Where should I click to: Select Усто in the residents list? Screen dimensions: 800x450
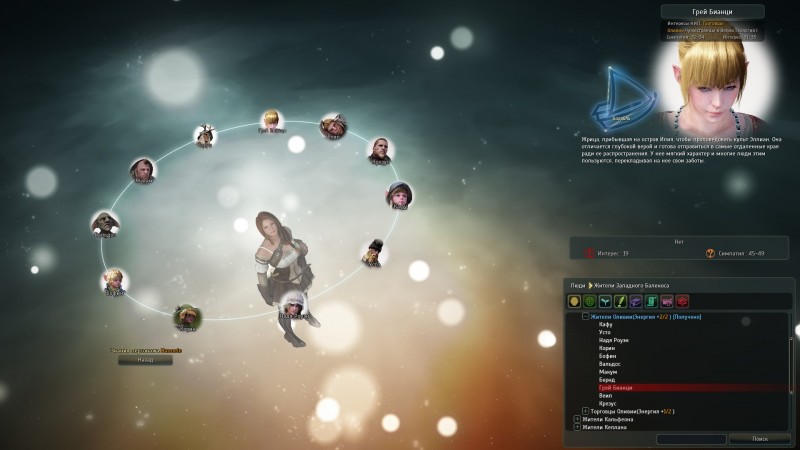[606, 332]
